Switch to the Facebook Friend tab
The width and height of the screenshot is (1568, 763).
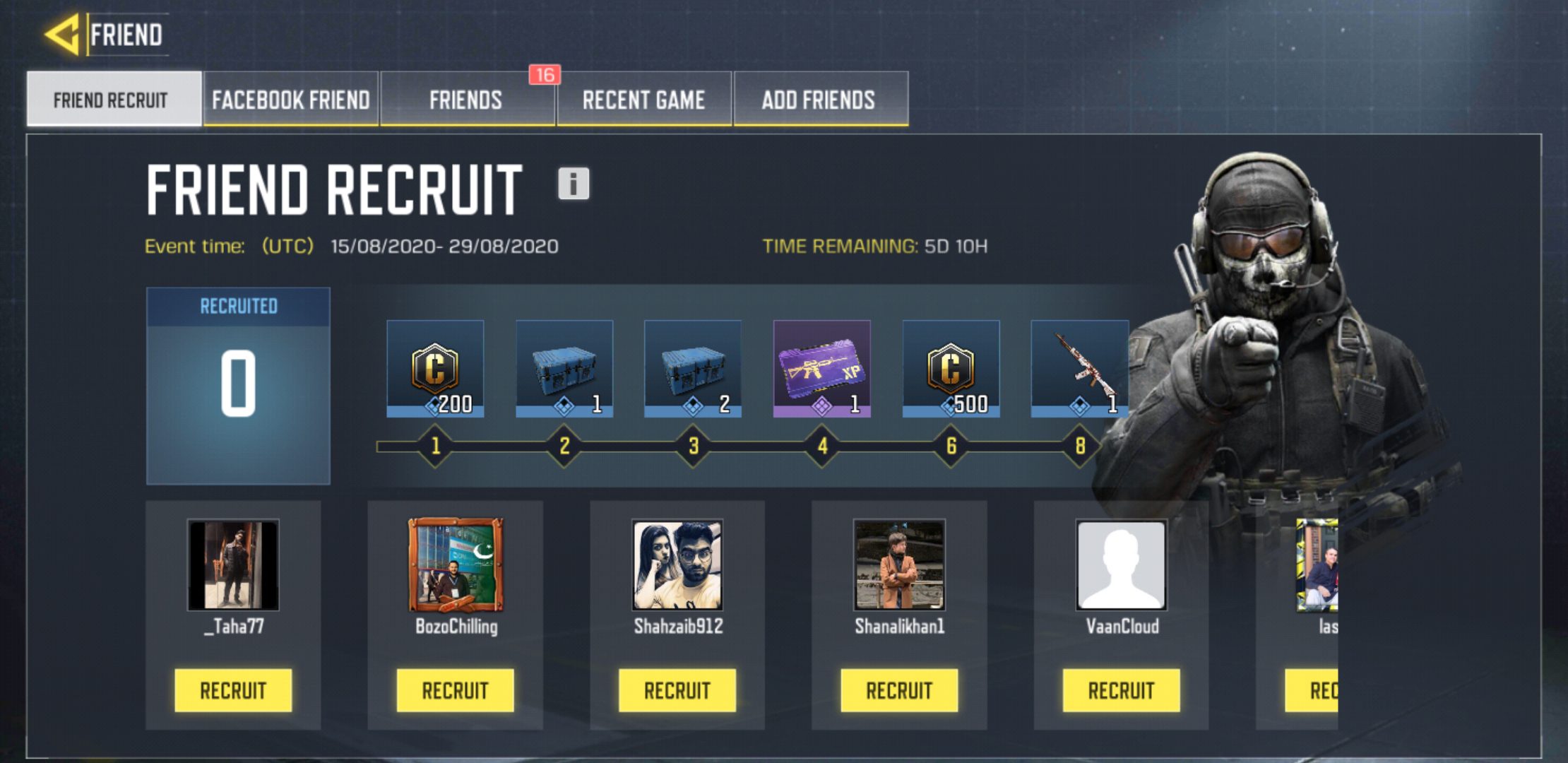coord(290,100)
